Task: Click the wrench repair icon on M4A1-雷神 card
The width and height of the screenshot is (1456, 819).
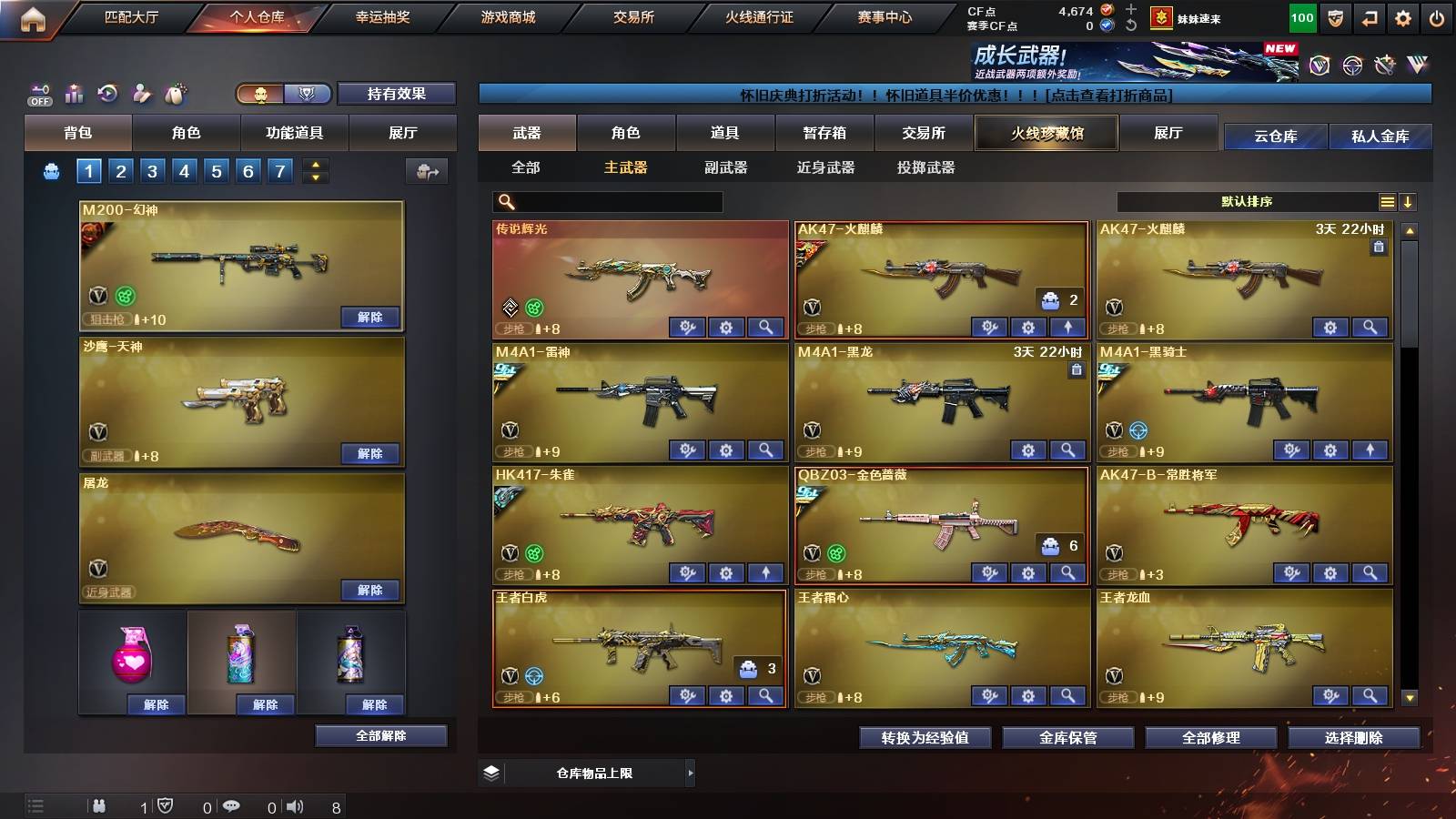Action: (687, 450)
